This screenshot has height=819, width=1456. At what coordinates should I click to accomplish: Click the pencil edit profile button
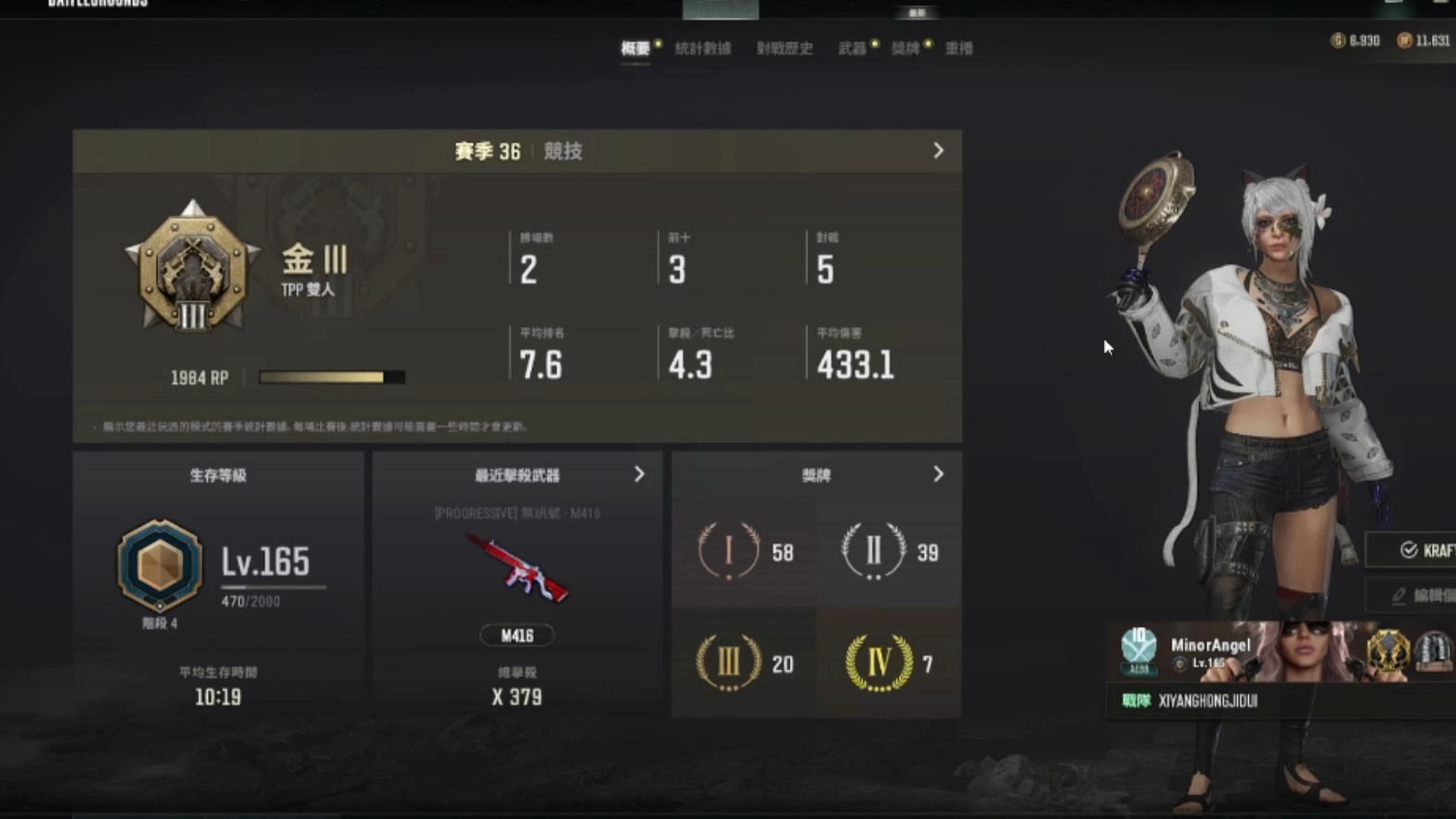tap(1414, 595)
